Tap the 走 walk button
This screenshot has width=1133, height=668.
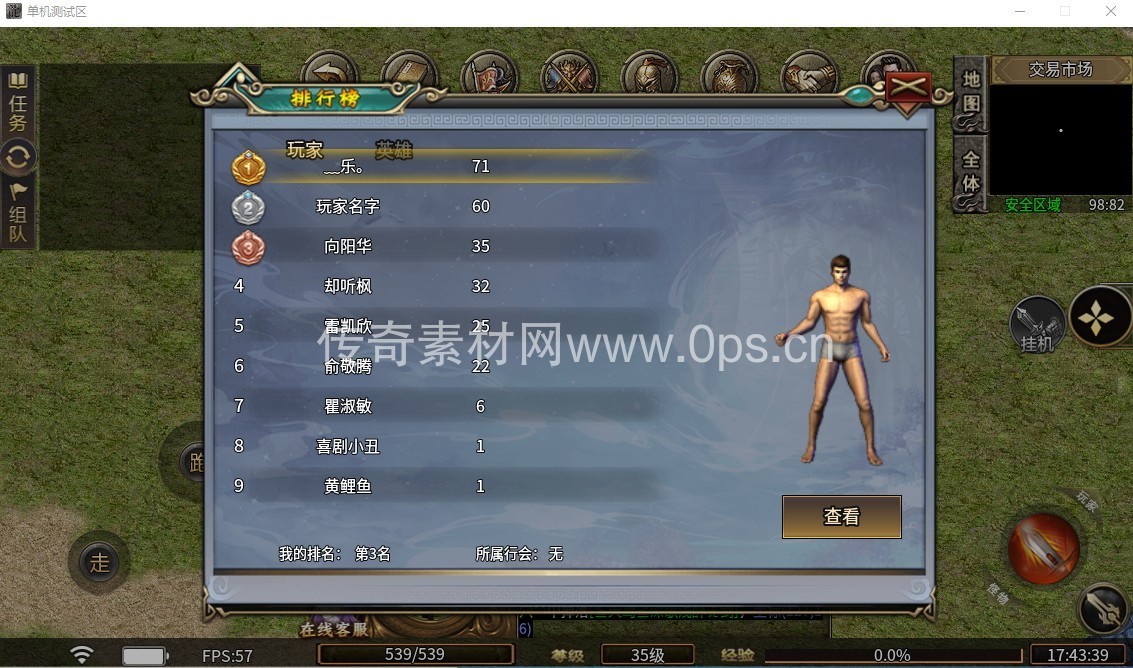[99, 562]
